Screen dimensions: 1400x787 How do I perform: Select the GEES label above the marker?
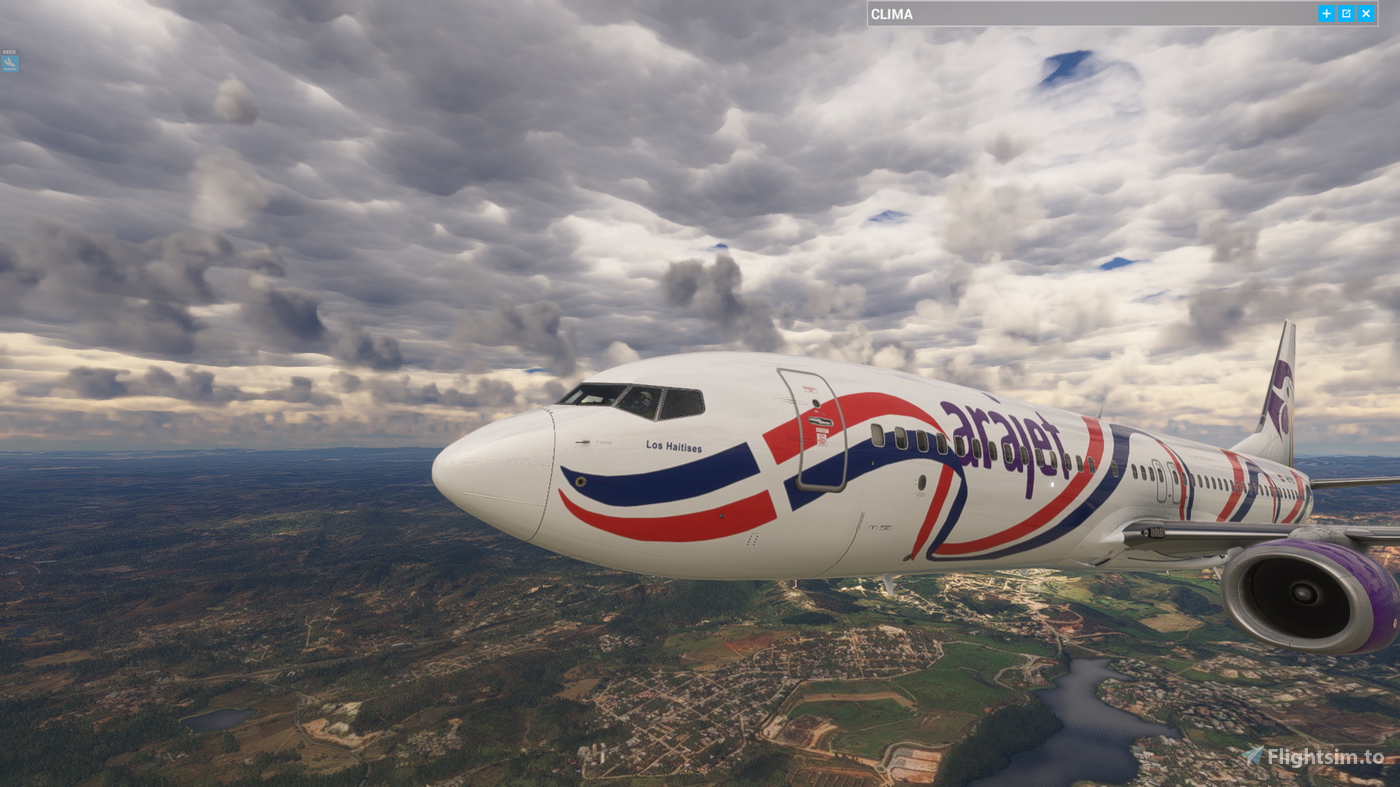click(8, 50)
